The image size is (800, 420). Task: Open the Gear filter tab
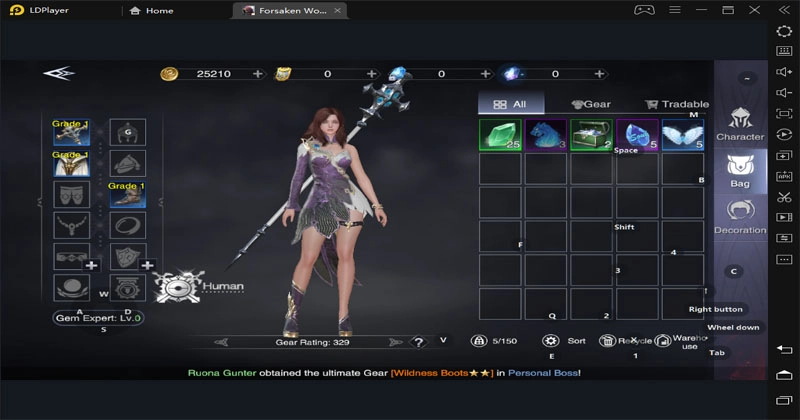[x=590, y=104]
